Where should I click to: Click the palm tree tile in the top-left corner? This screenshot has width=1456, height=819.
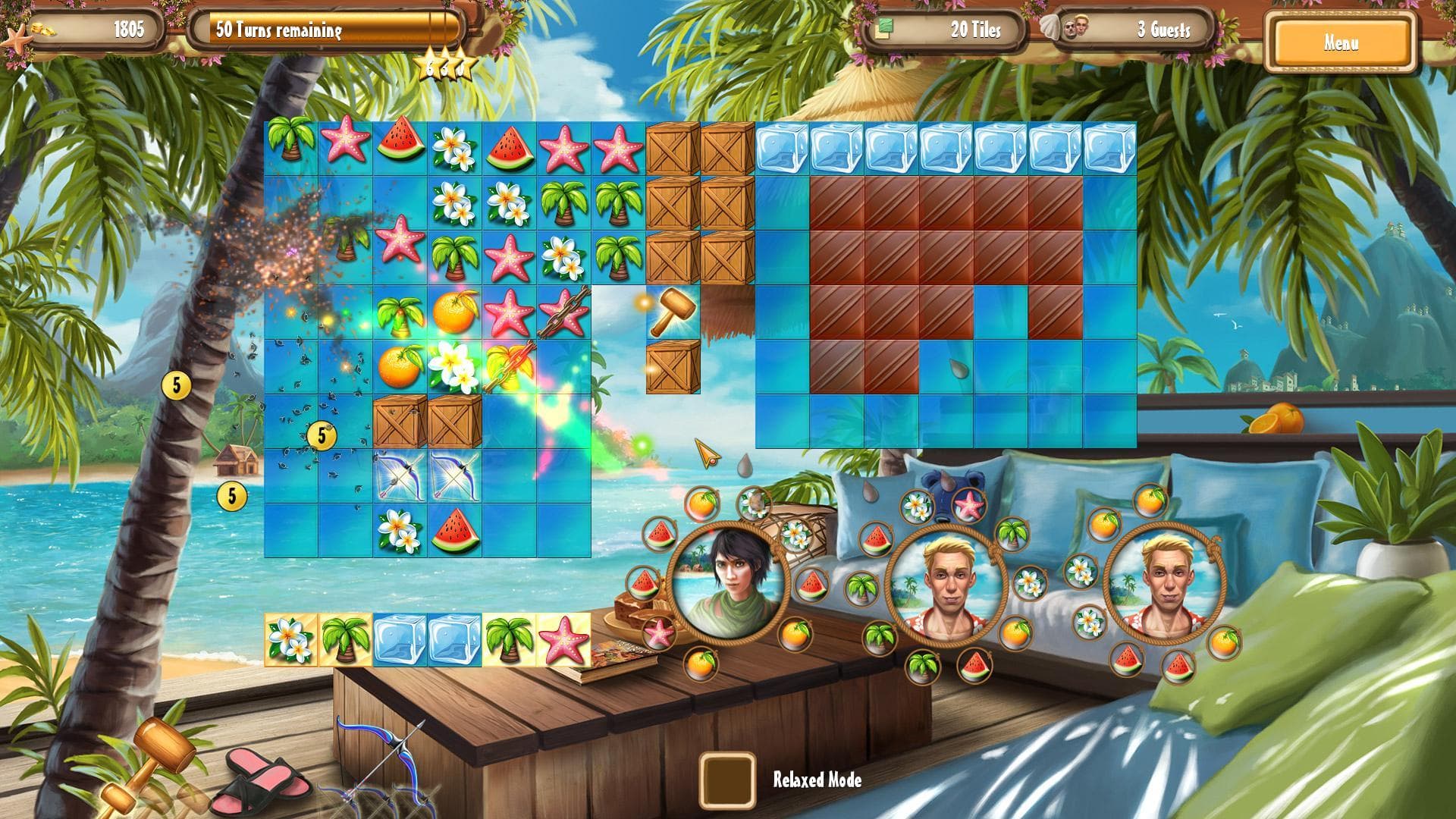click(292, 144)
